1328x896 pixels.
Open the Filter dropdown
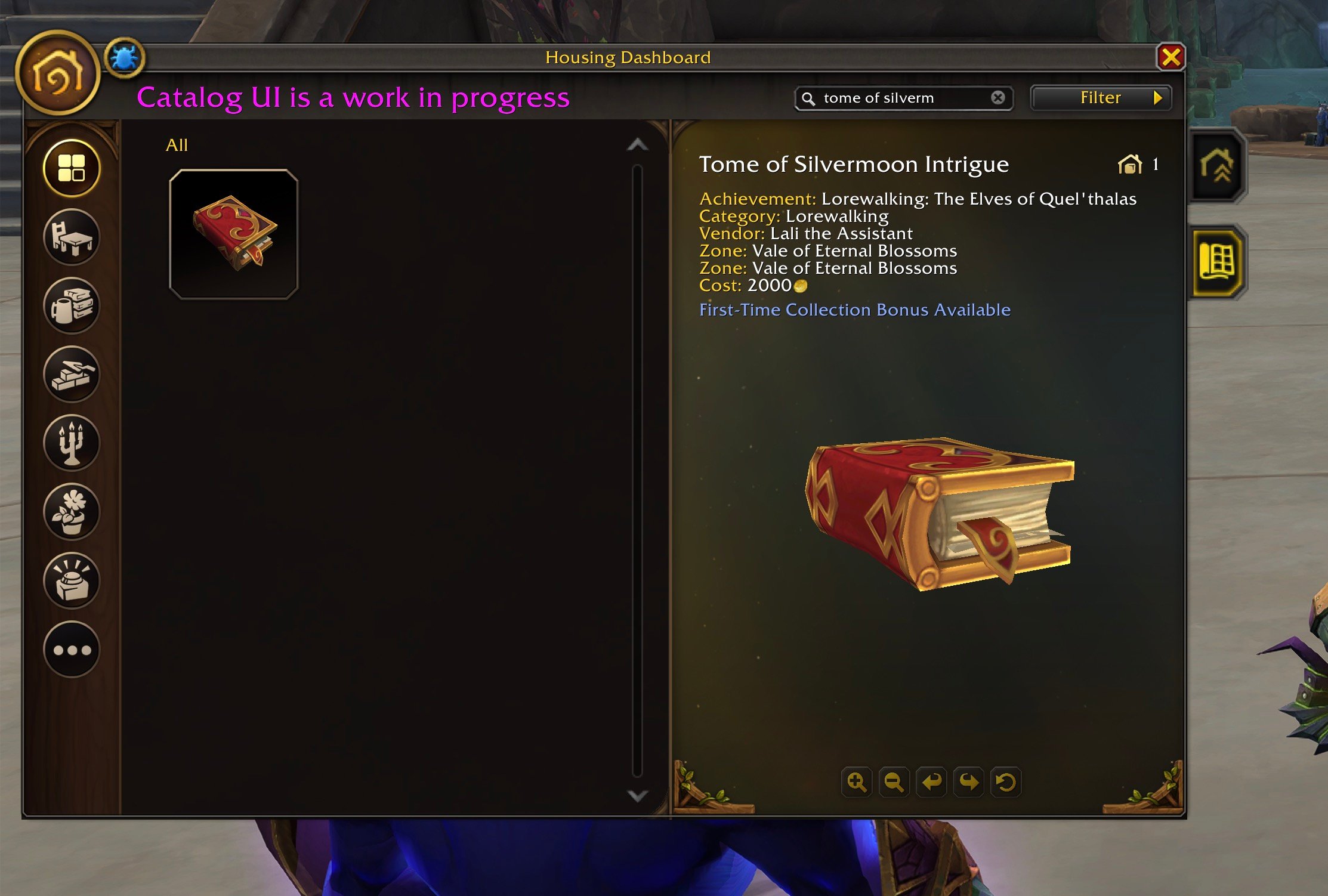pos(1101,98)
